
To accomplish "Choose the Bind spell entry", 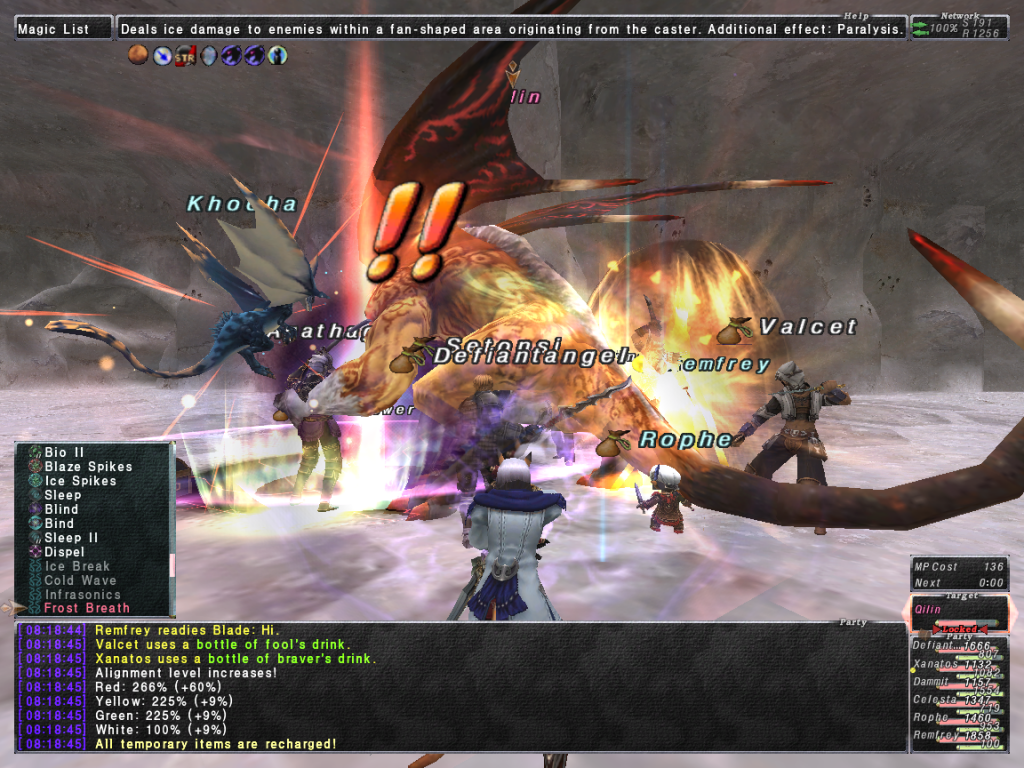I will 59,523.
